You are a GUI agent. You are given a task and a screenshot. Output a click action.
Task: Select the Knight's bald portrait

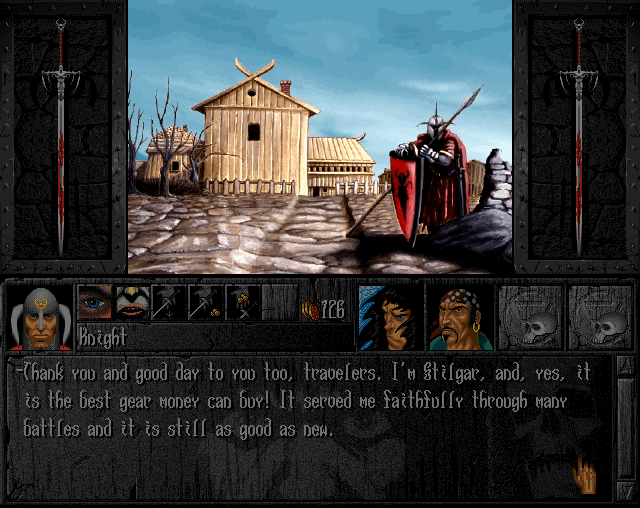tap(40, 317)
